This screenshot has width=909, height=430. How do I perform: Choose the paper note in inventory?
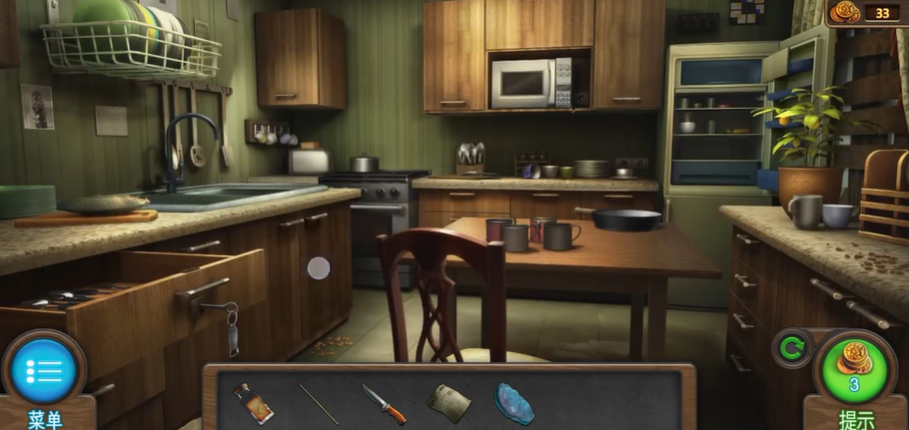(x=449, y=403)
